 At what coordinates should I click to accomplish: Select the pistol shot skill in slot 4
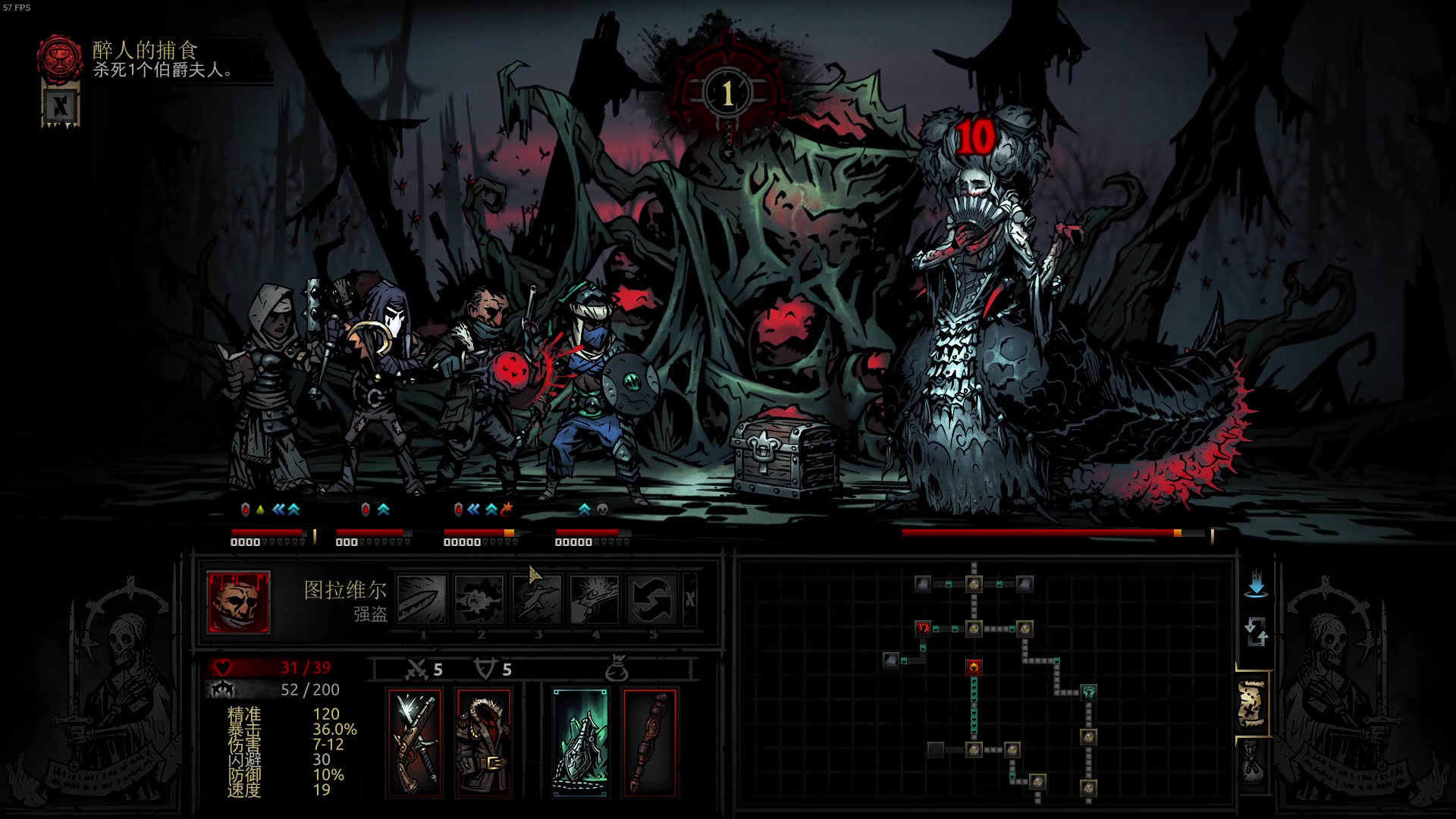click(x=595, y=599)
